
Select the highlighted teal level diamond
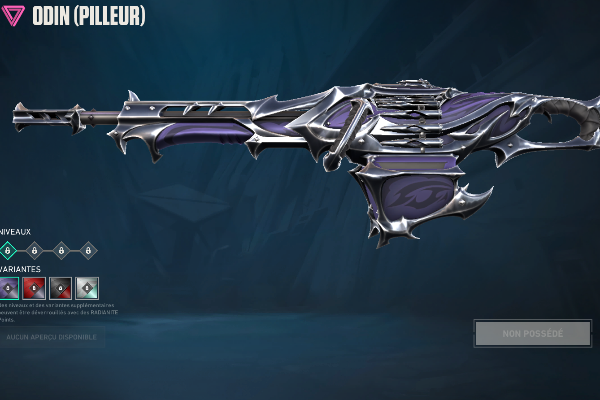pyautogui.click(x=8, y=249)
